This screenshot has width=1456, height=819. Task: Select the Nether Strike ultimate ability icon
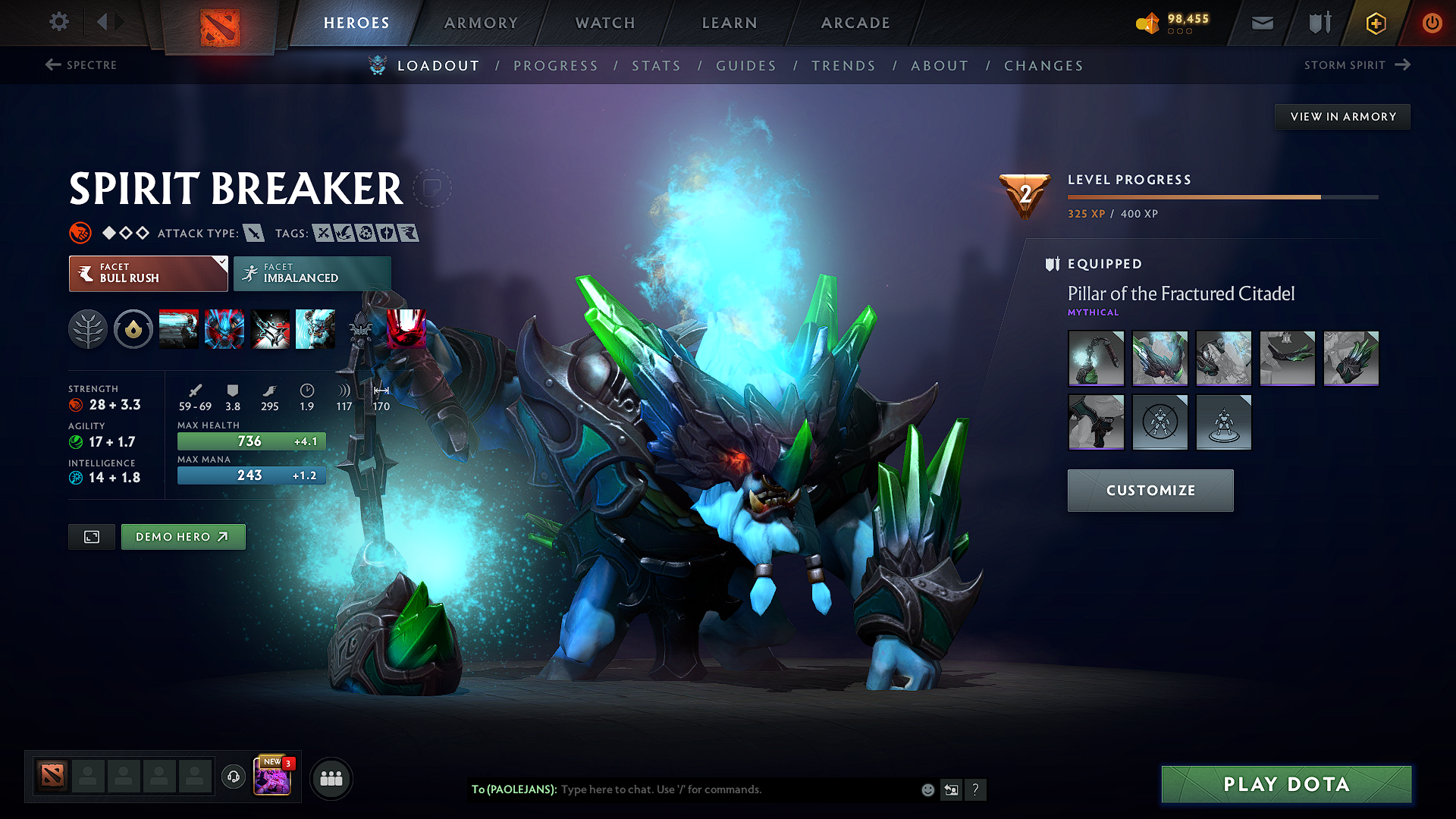point(315,328)
